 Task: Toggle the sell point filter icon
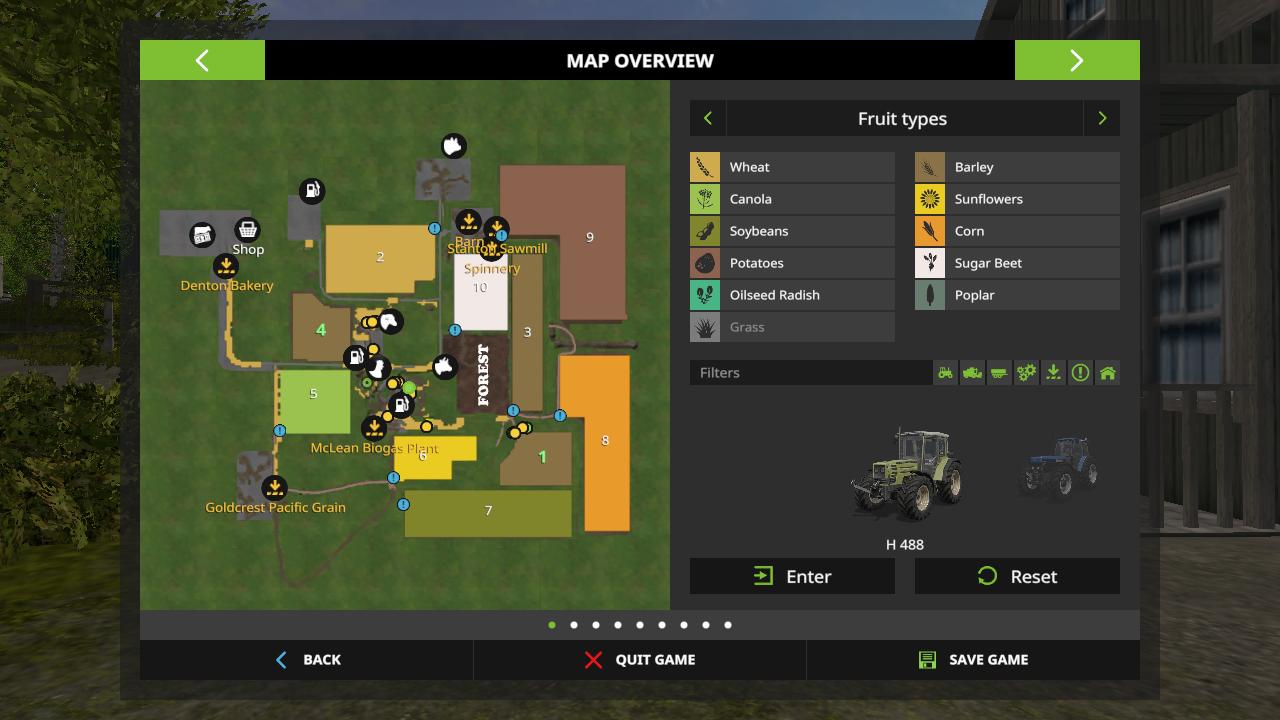[x=1053, y=372]
